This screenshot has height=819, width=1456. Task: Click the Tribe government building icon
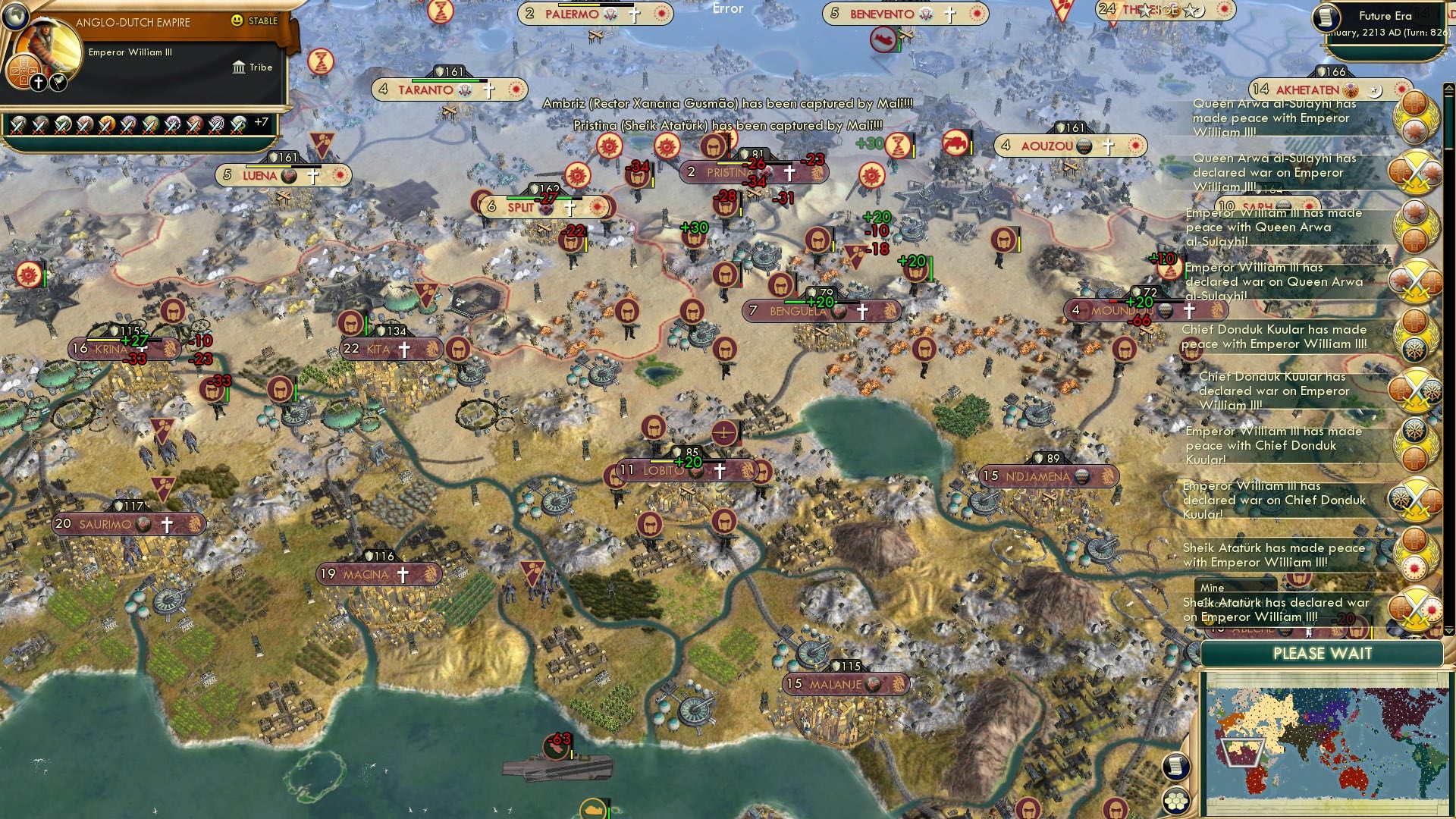coord(239,67)
